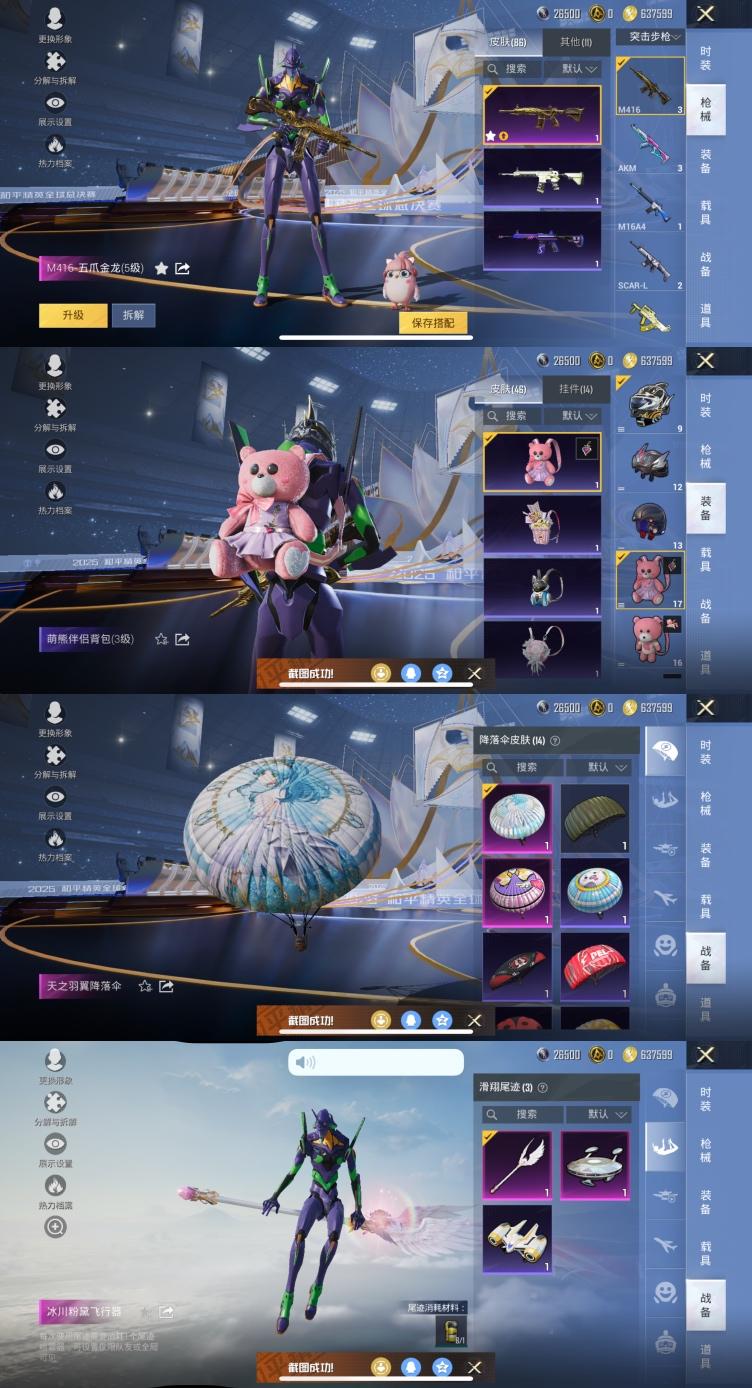
Task: Open the 突击步枪 weapon type dropdown
Action: click(x=650, y=37)
